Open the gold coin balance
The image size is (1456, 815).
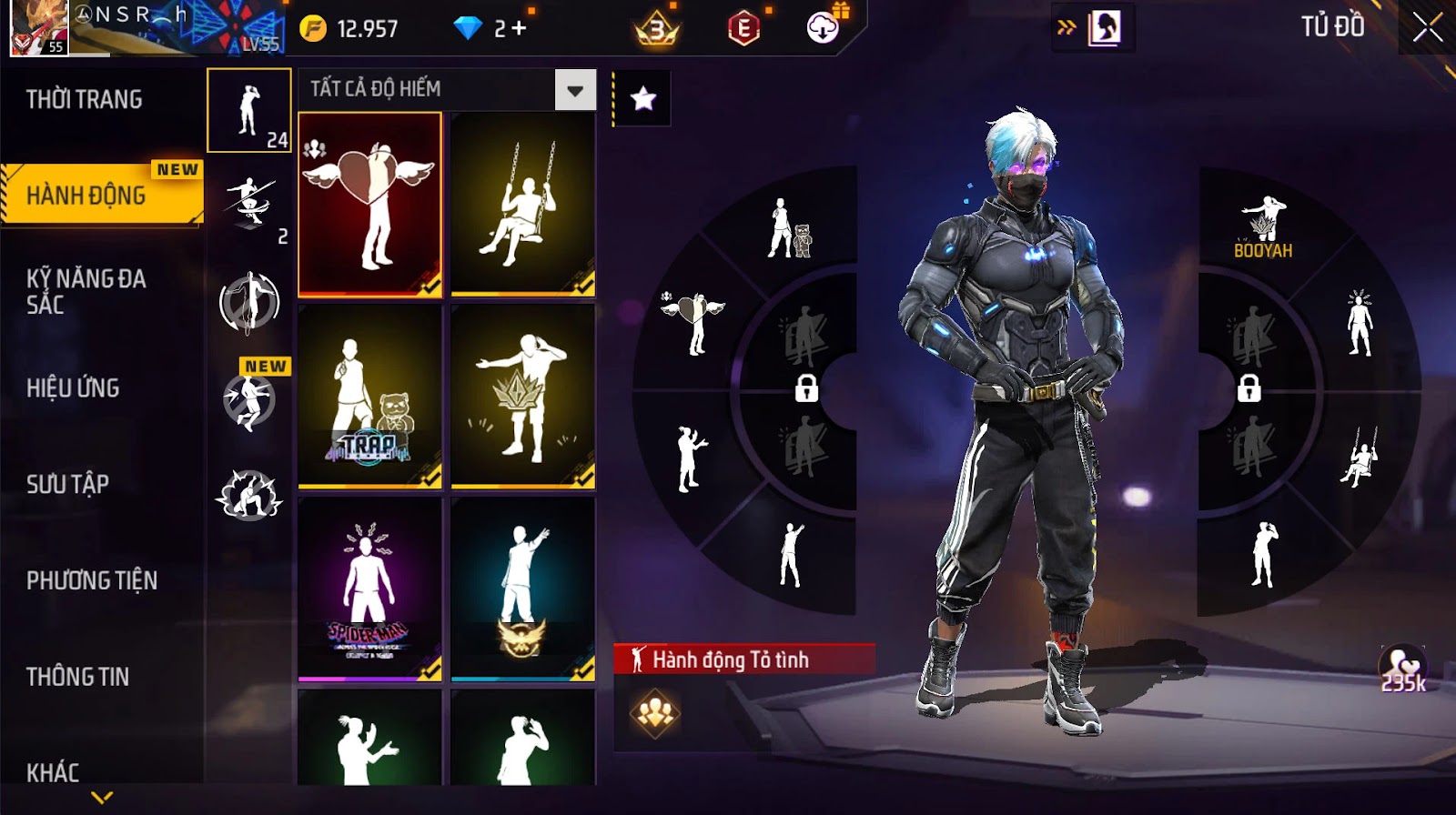tap(349, 28)
